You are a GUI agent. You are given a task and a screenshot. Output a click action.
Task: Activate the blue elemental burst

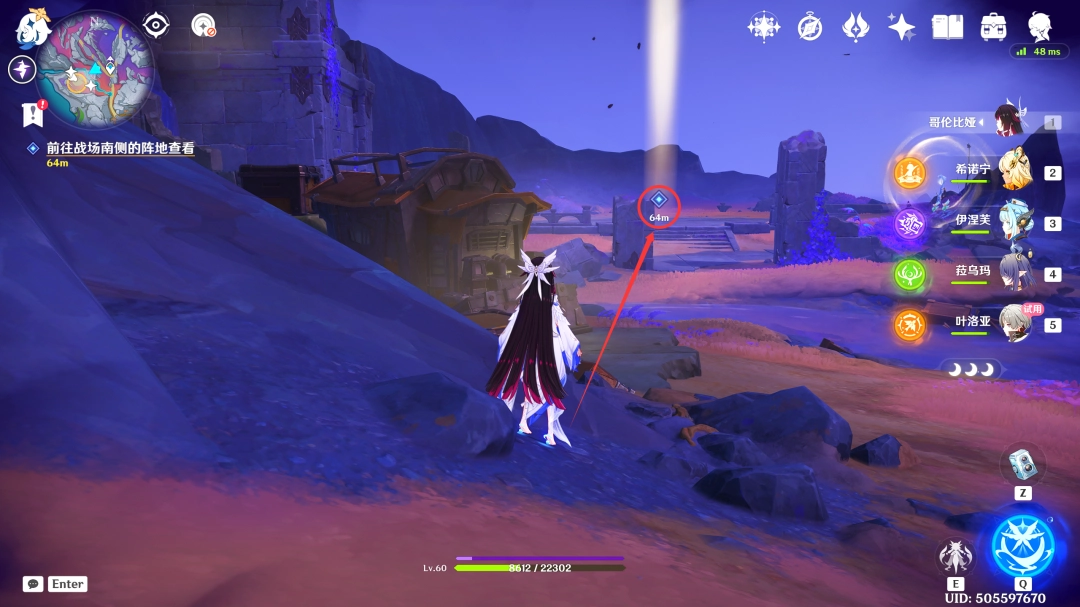(x=1023, y=546)
